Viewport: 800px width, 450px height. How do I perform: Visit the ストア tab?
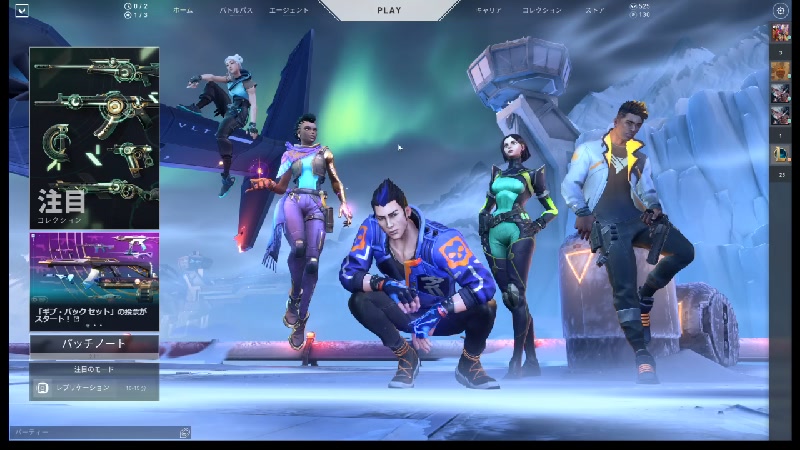pyautogui.click(x=595, y=11)
